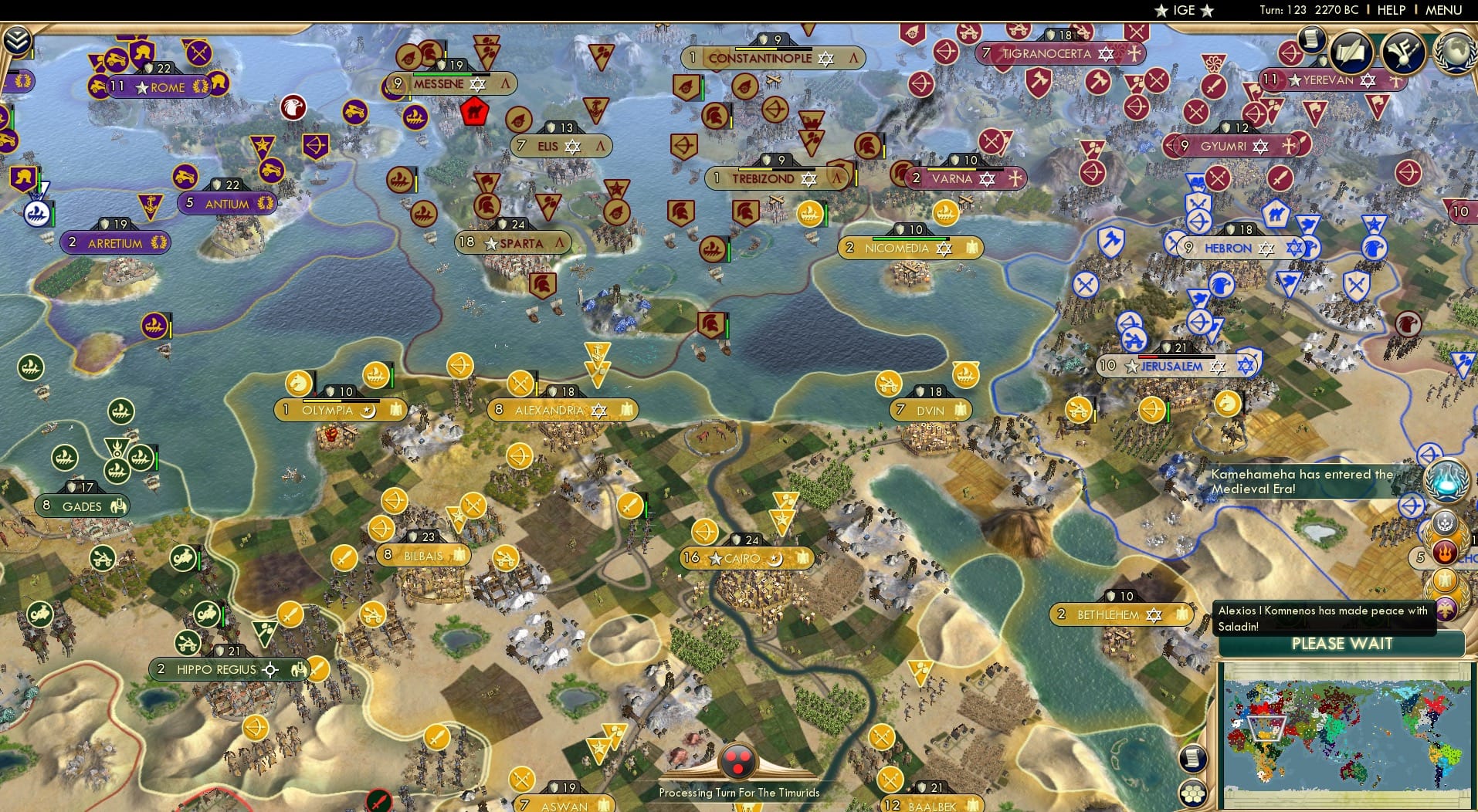Screen dimensions: 1478x812
Task: Click the golden eagle notification icon
Action: coord(1446,578)
